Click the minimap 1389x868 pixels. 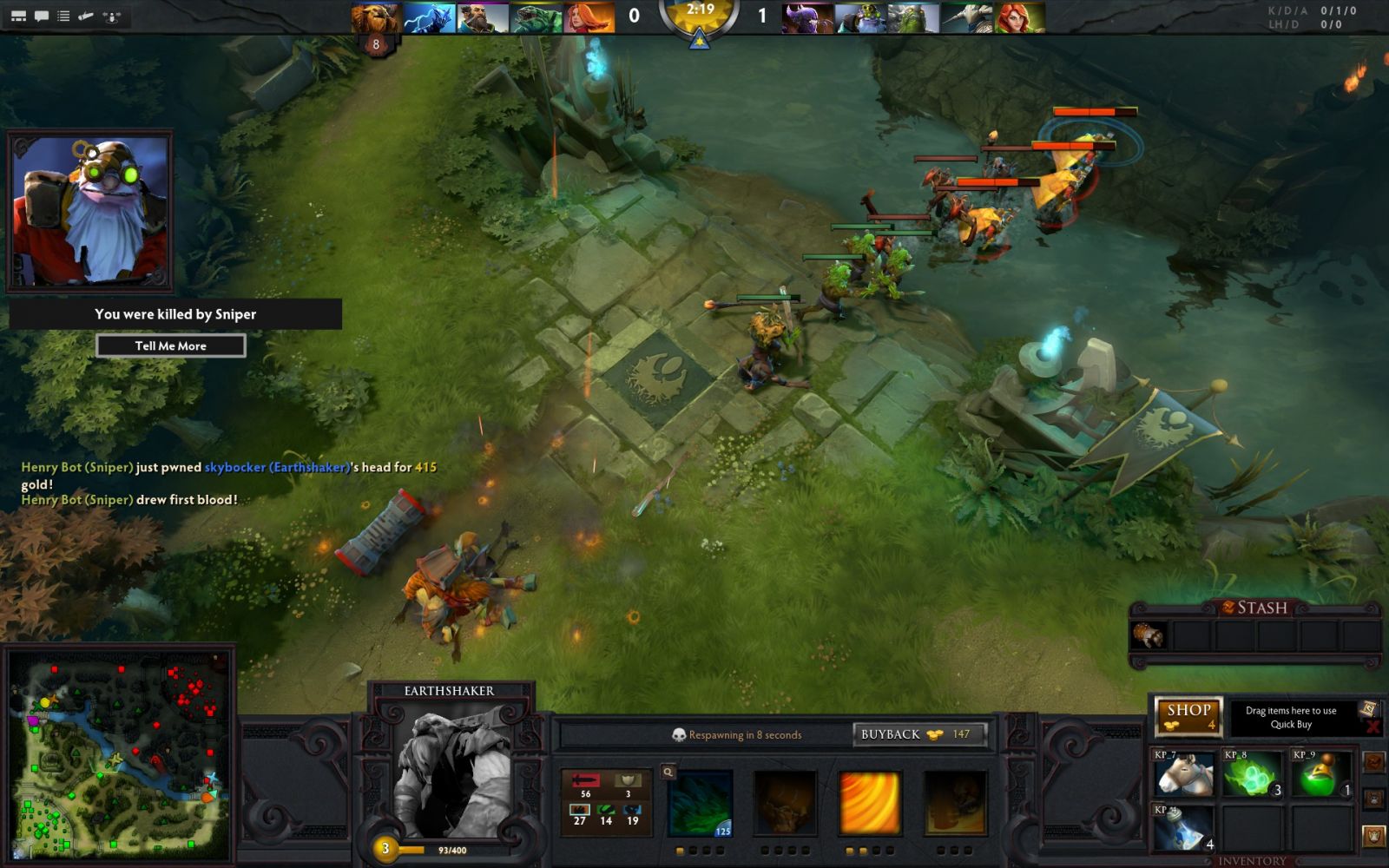click(x=119, y=753)
